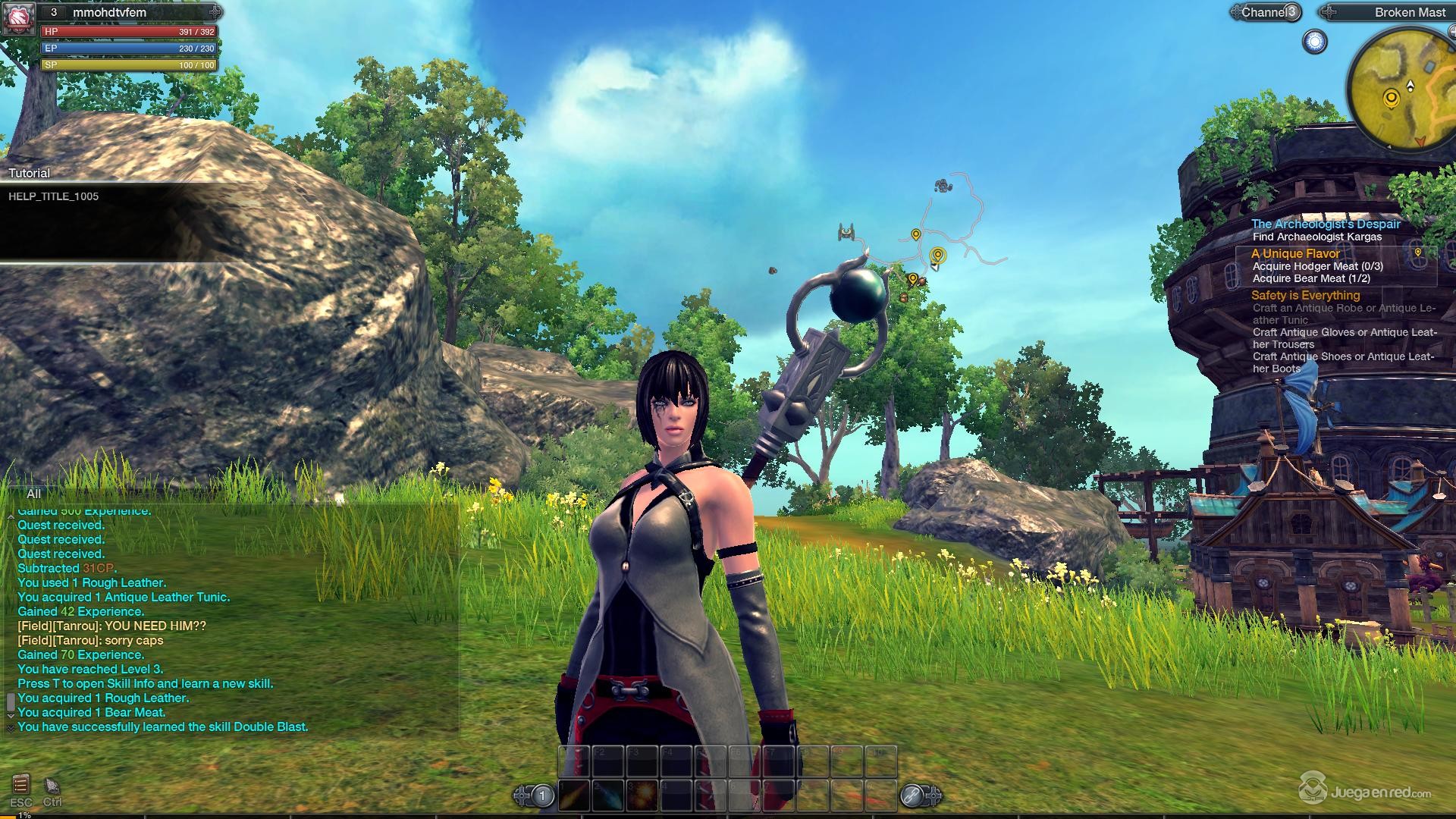This screenshot has width=1456, height=819.
Task: Open the Safety is Everything quest details
Action: pyautogui.click(x=1305, y=295)
